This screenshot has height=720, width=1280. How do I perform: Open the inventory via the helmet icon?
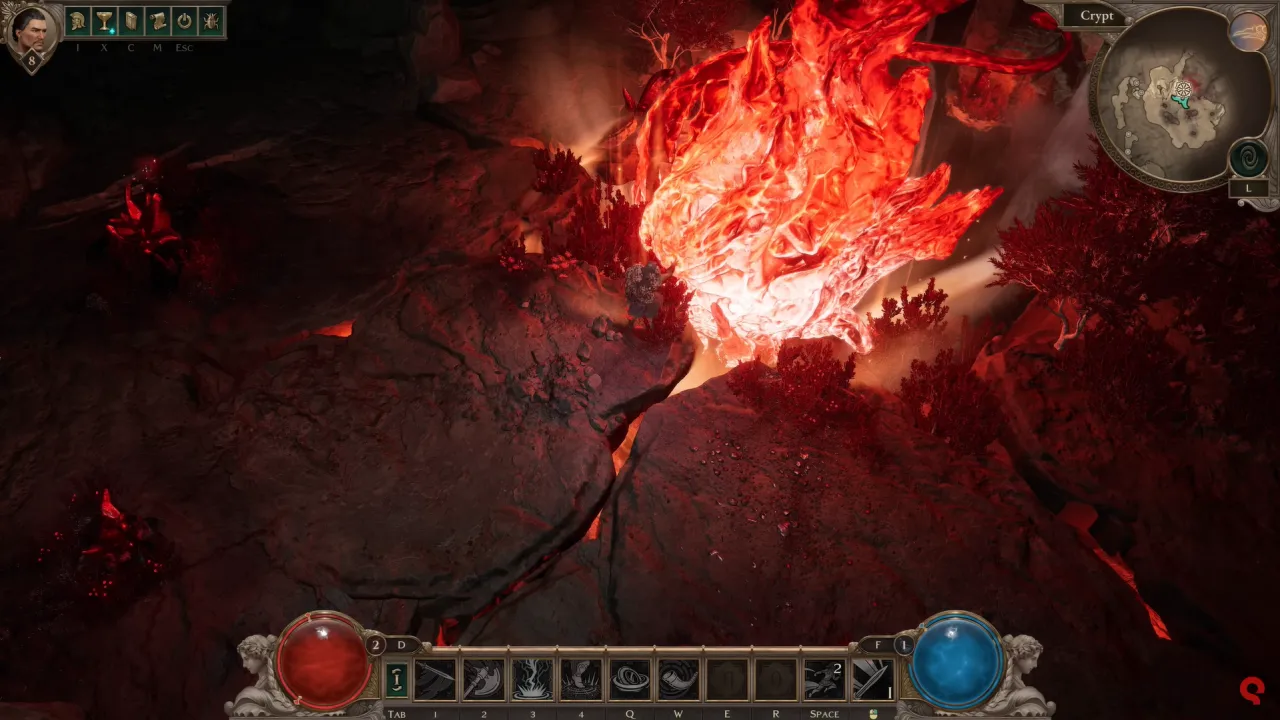(x=78, y=21)
